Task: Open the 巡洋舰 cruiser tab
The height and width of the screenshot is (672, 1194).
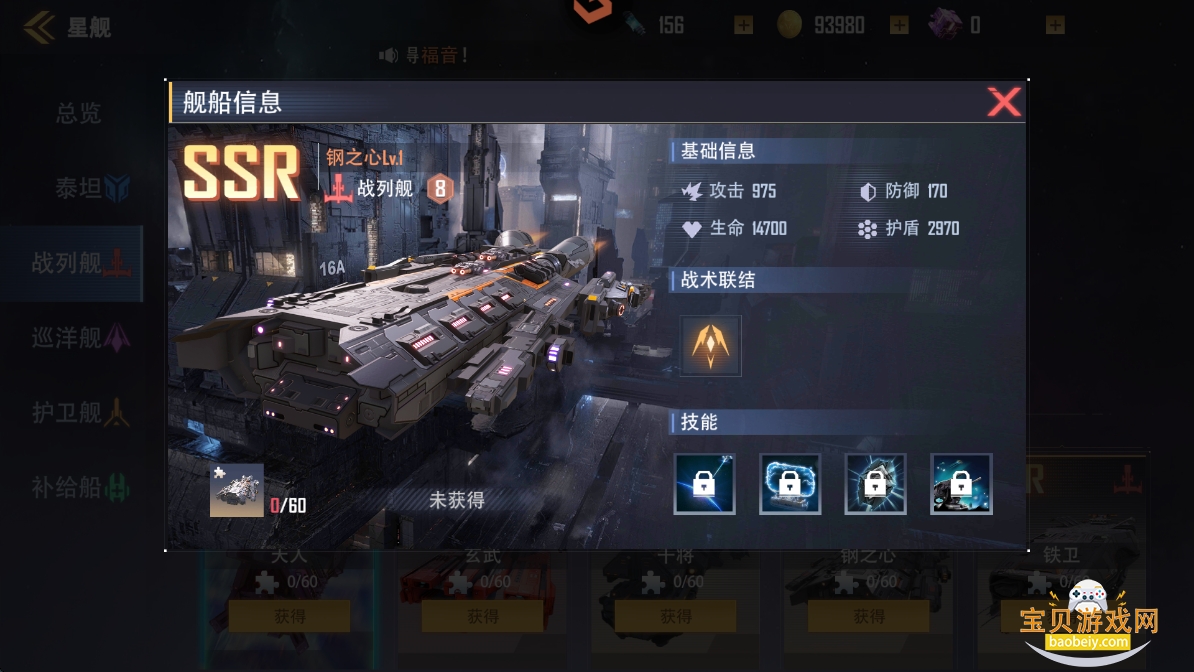Action: [x=80, y=338]
